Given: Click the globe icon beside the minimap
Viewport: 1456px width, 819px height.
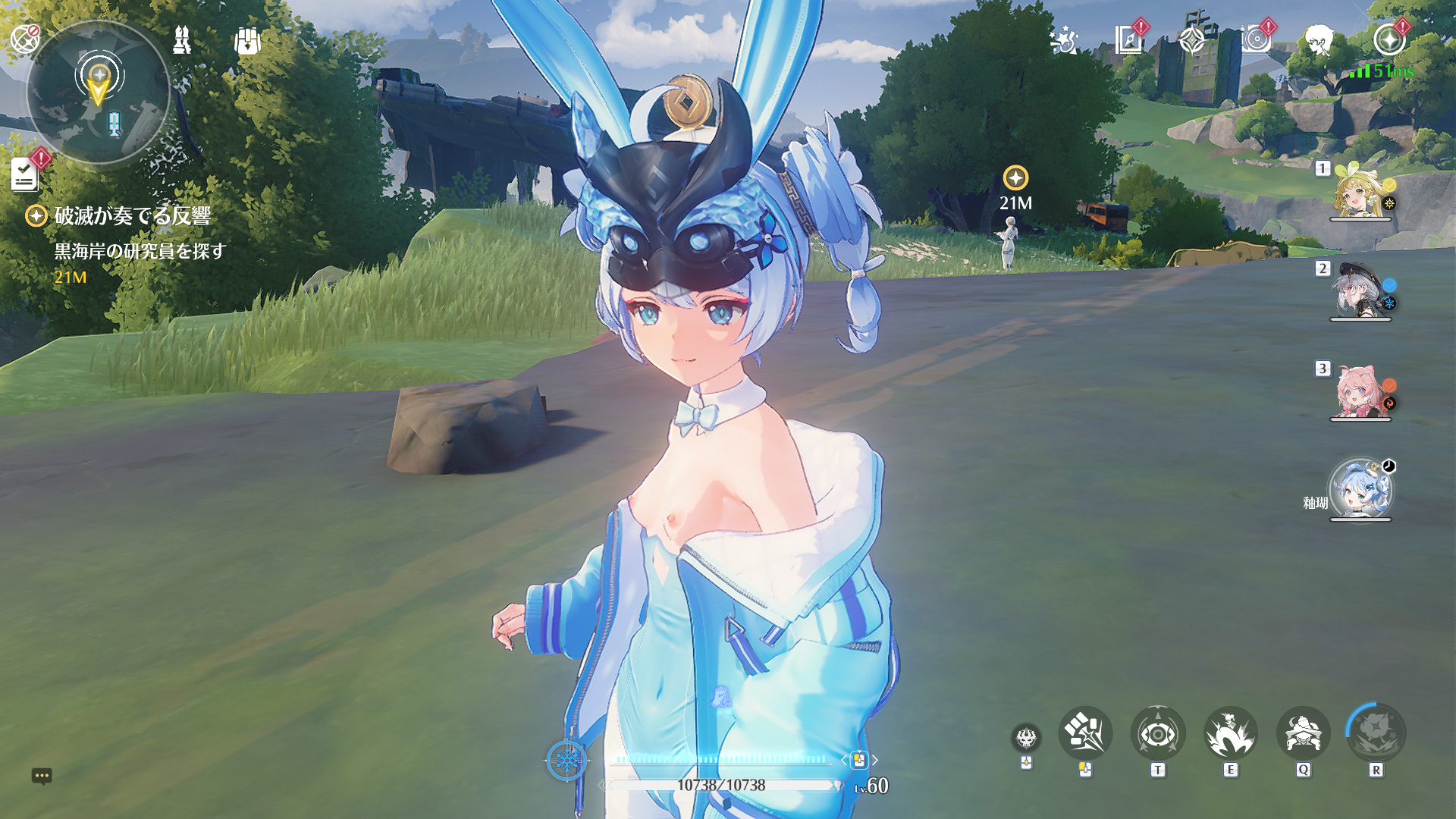Looking at the screenshot, I should 24,38.
